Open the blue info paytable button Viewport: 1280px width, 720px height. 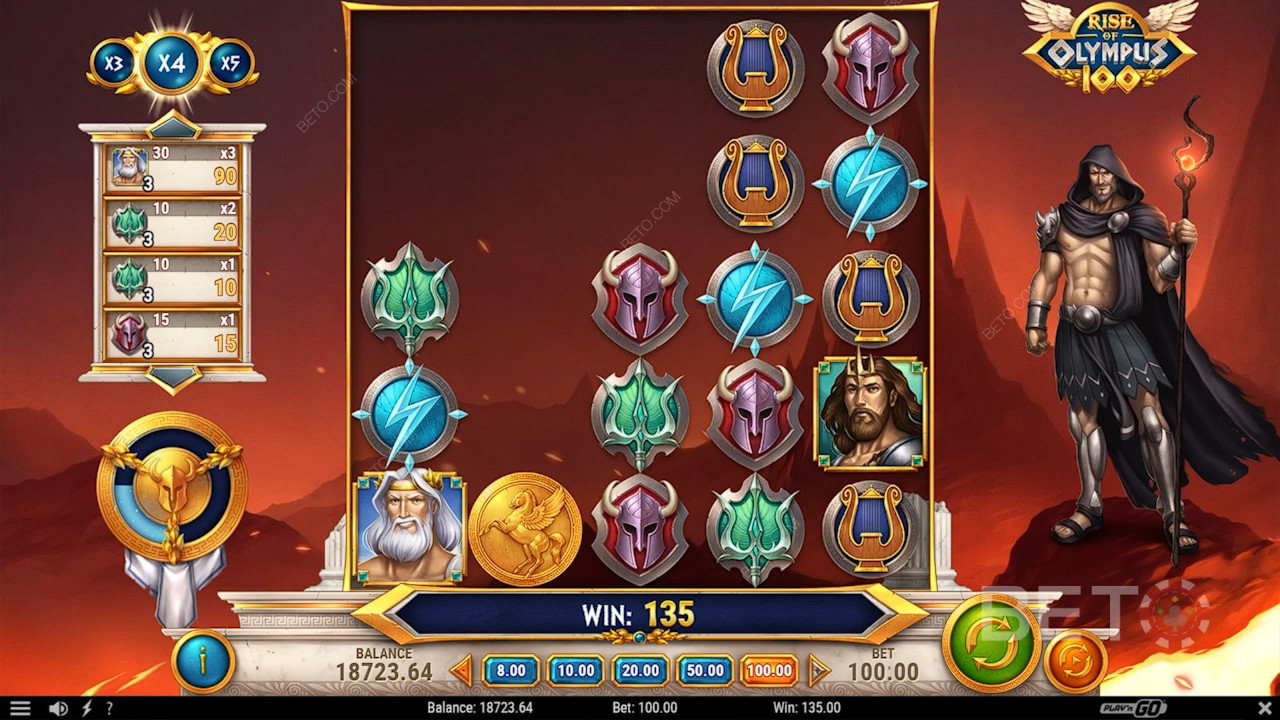[x=203, y=661]
